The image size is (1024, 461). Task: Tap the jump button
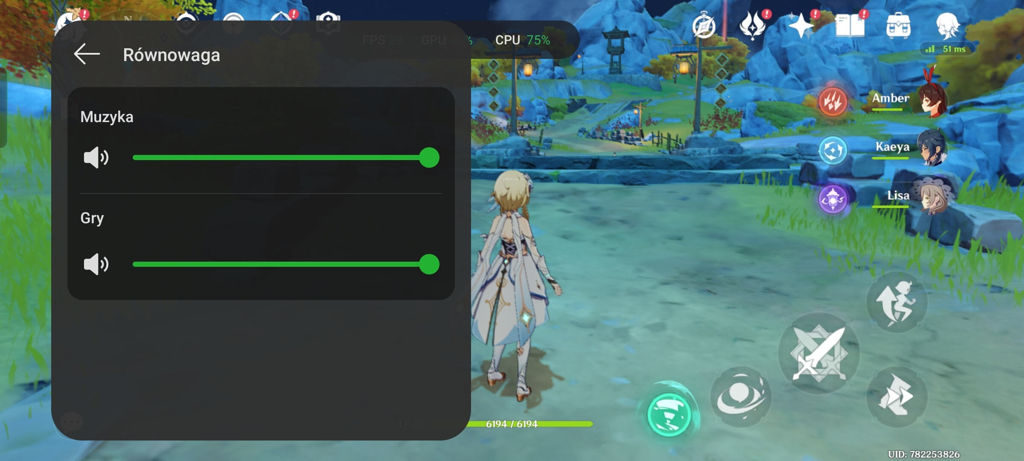pos(896,301)
